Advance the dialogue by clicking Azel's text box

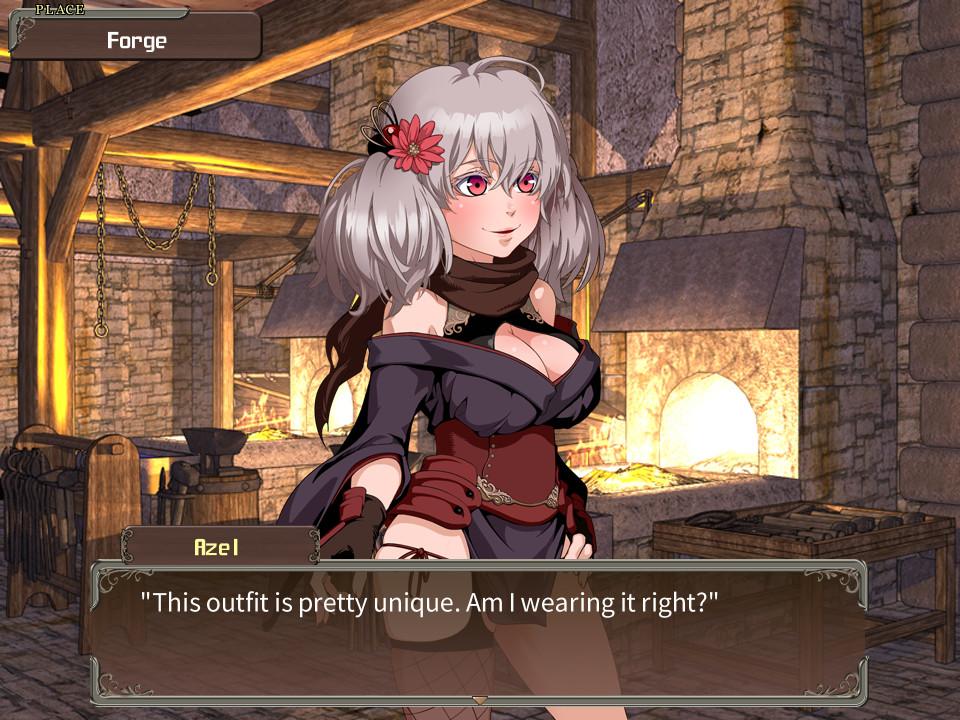pos(478,630)
